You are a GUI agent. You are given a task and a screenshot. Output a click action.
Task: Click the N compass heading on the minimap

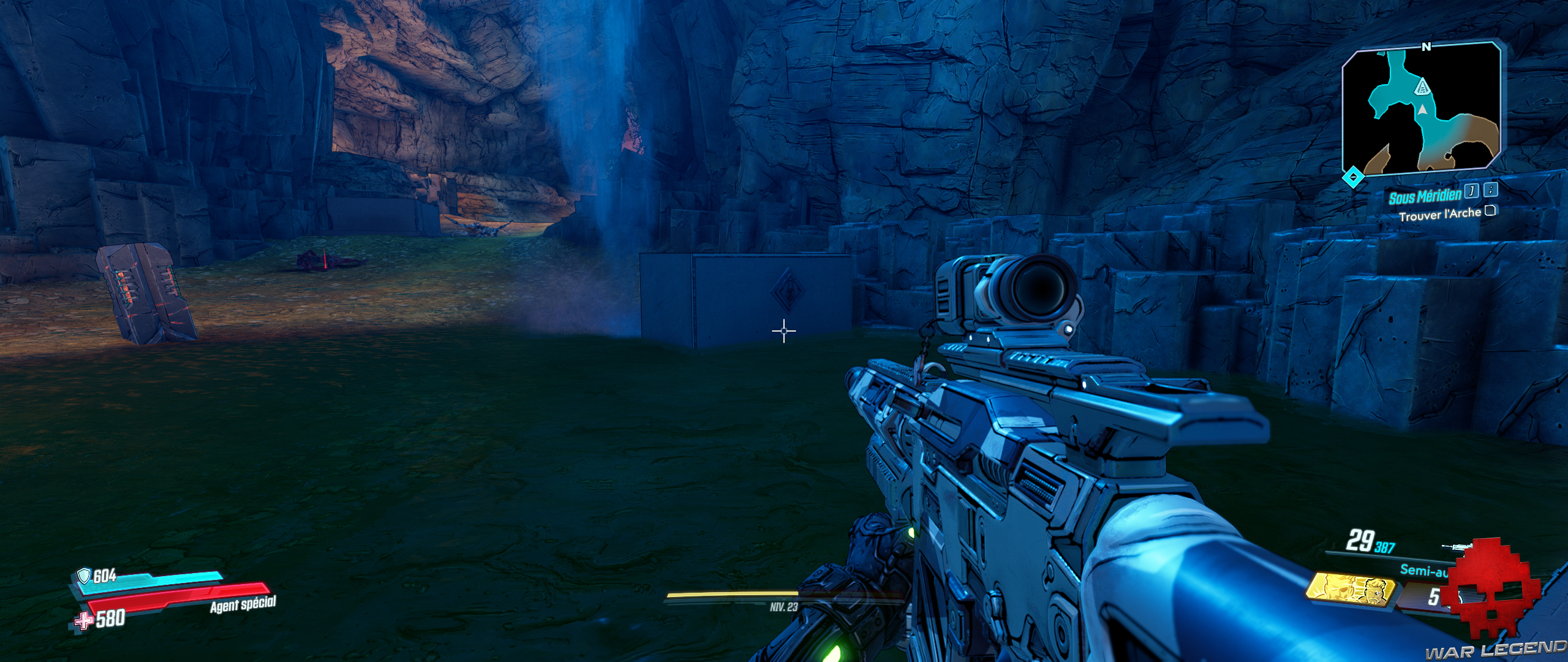click(x=1427, y=46)
